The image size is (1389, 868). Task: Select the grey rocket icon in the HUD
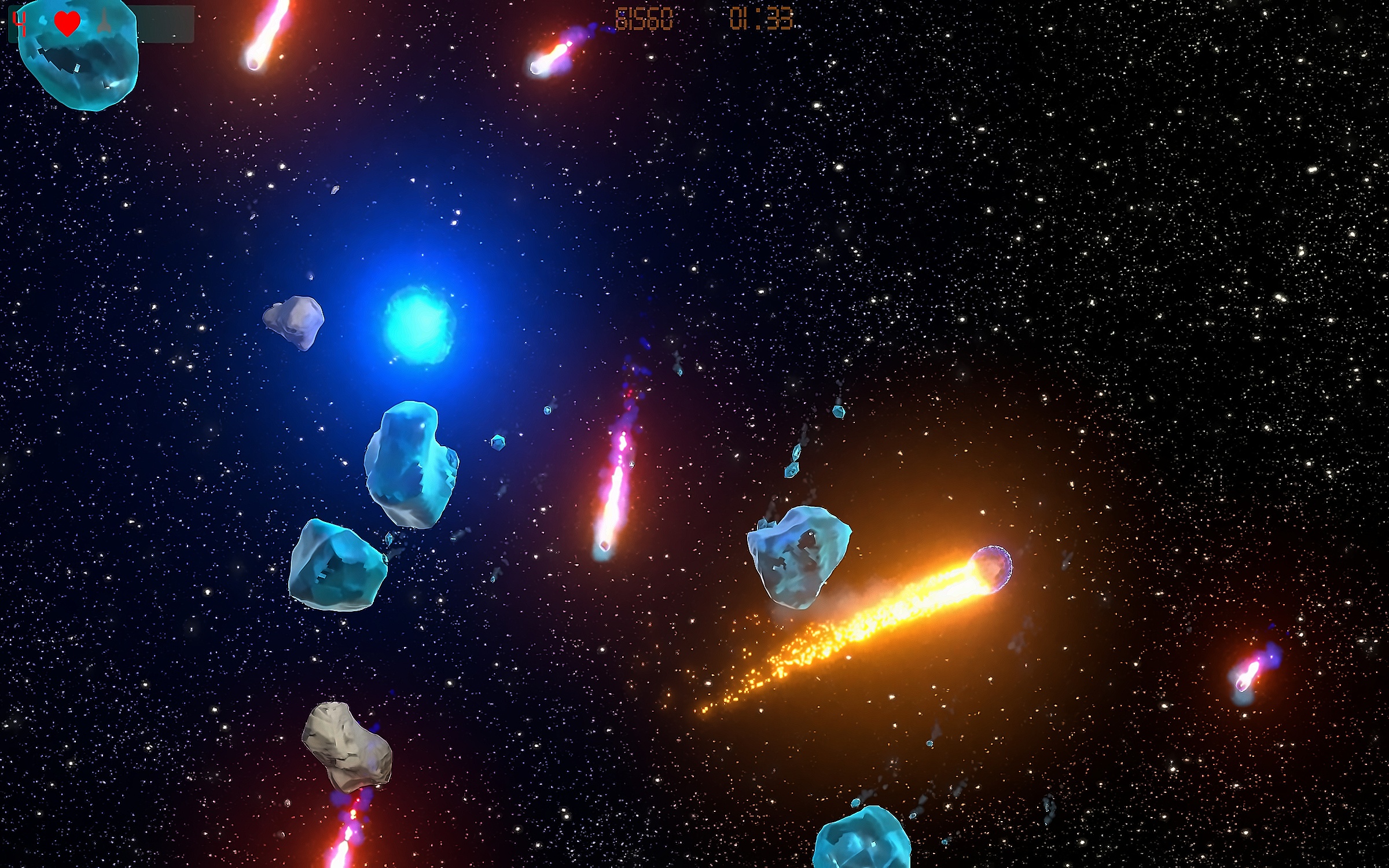point(104,21)
